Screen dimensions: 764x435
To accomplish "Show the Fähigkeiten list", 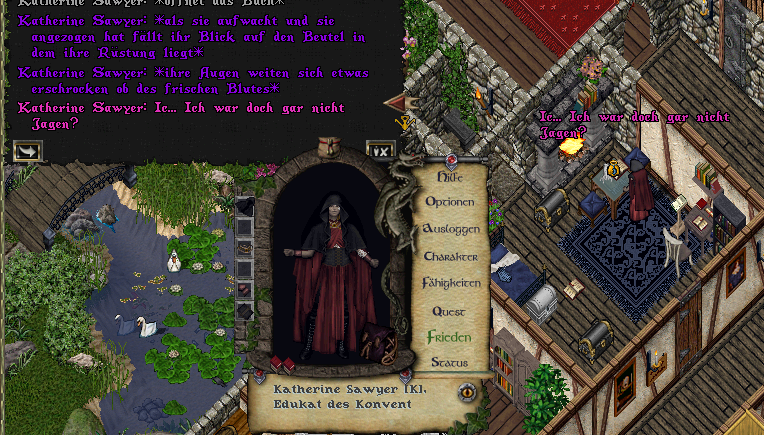I will click(451, 283).
